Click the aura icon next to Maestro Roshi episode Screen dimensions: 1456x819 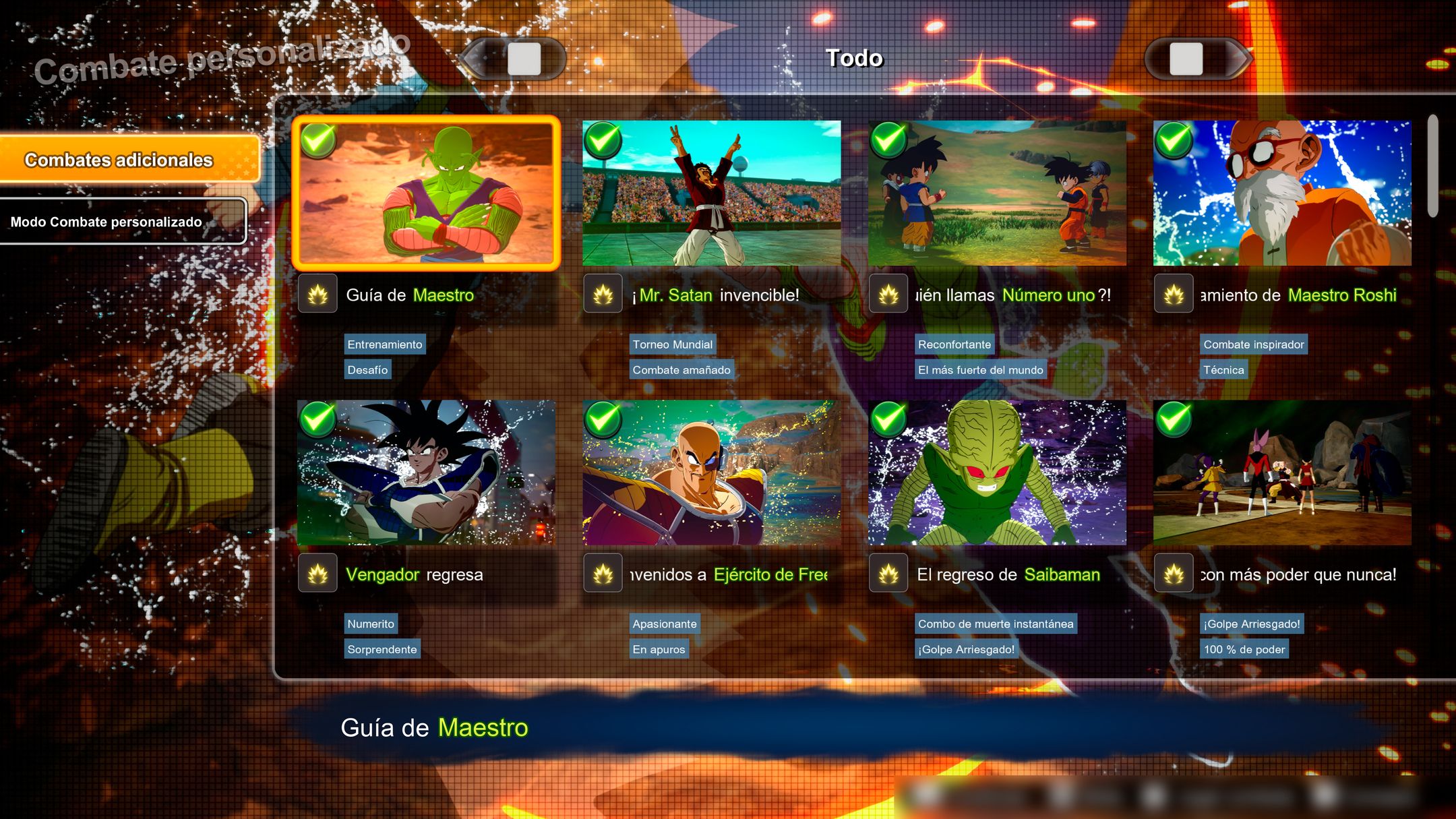1174,295
